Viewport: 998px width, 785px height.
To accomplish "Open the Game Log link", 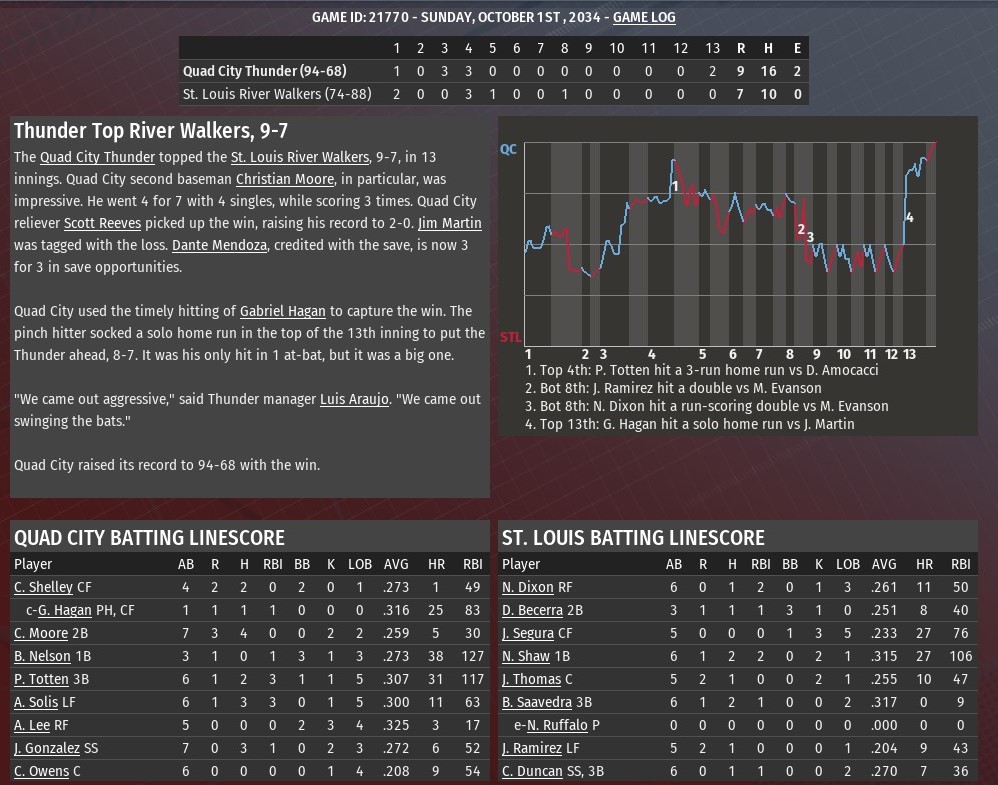I will click(644, 17).
